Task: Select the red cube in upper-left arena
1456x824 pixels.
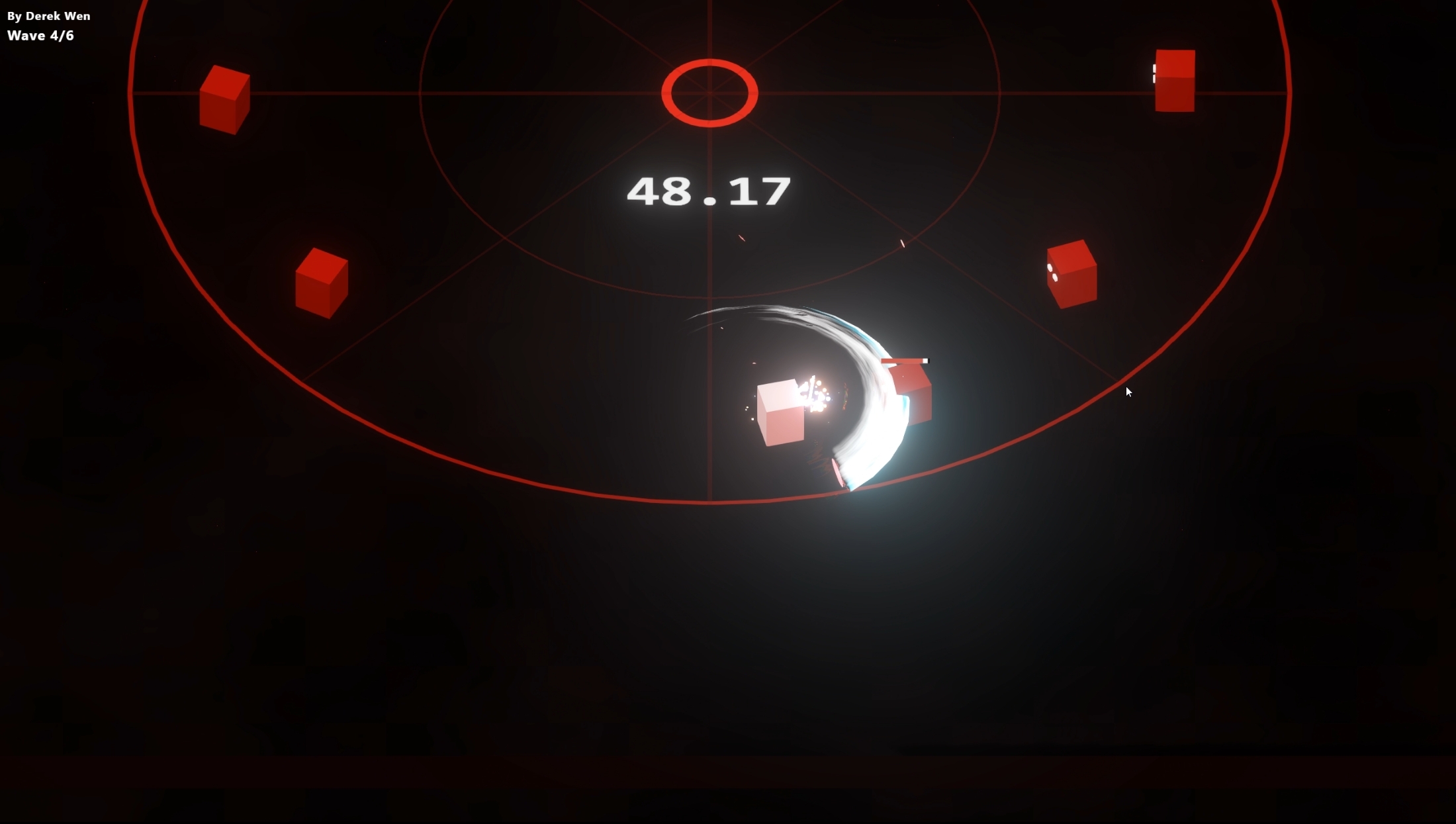Action: tap(224, 99)
